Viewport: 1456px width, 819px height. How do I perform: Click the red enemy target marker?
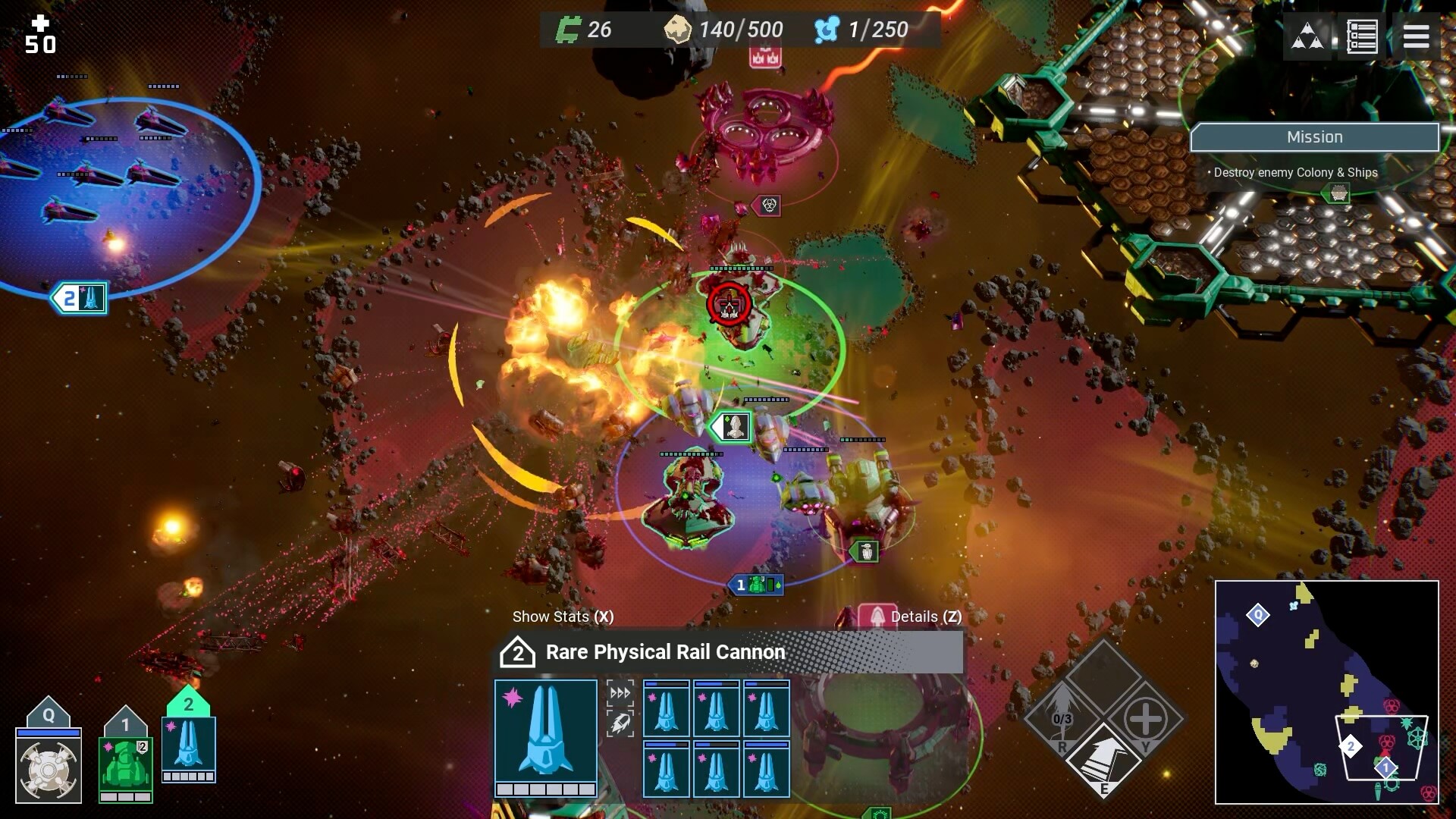(729, 304)
